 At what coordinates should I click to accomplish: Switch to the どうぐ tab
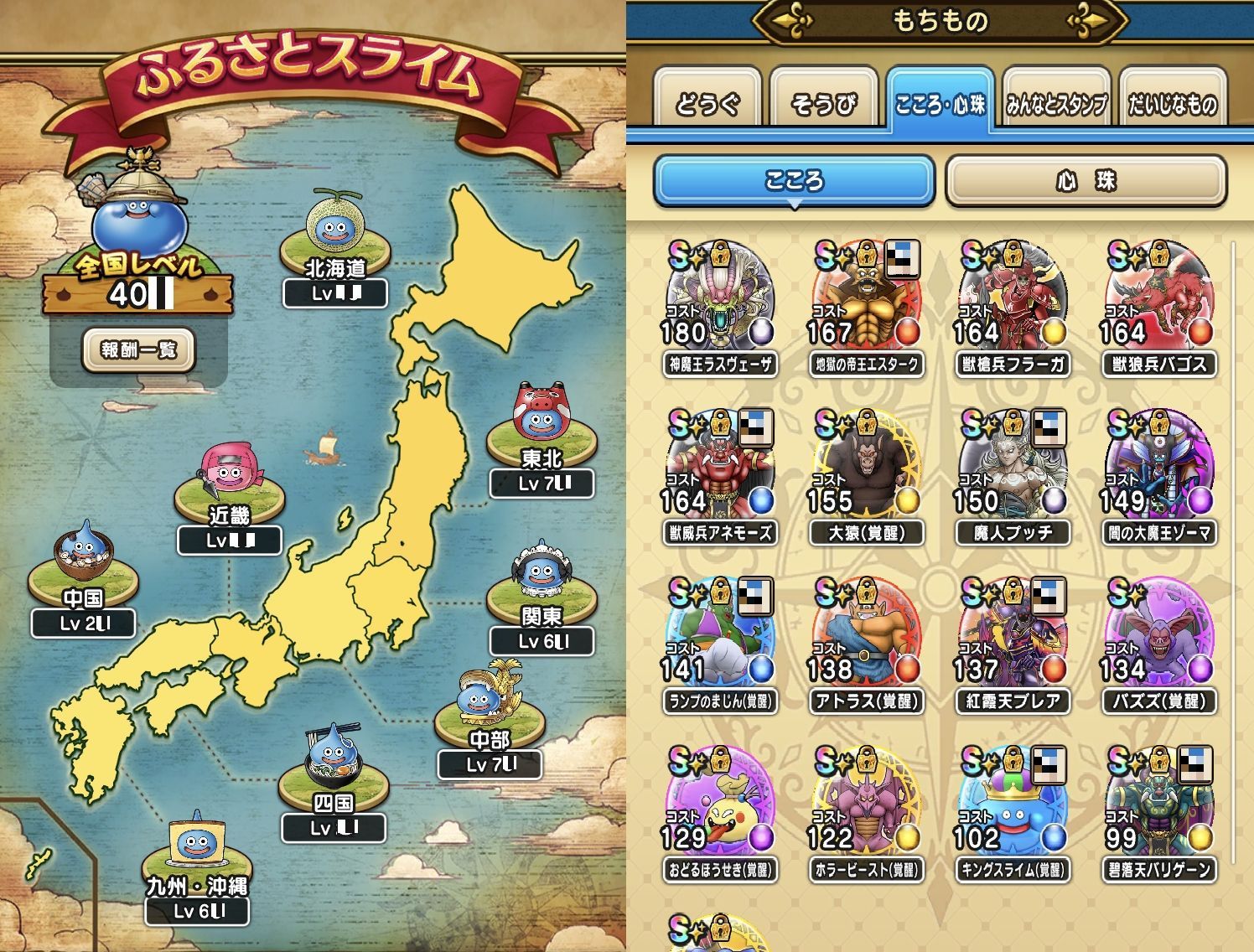pyautogui.click(x=707, y=104)
